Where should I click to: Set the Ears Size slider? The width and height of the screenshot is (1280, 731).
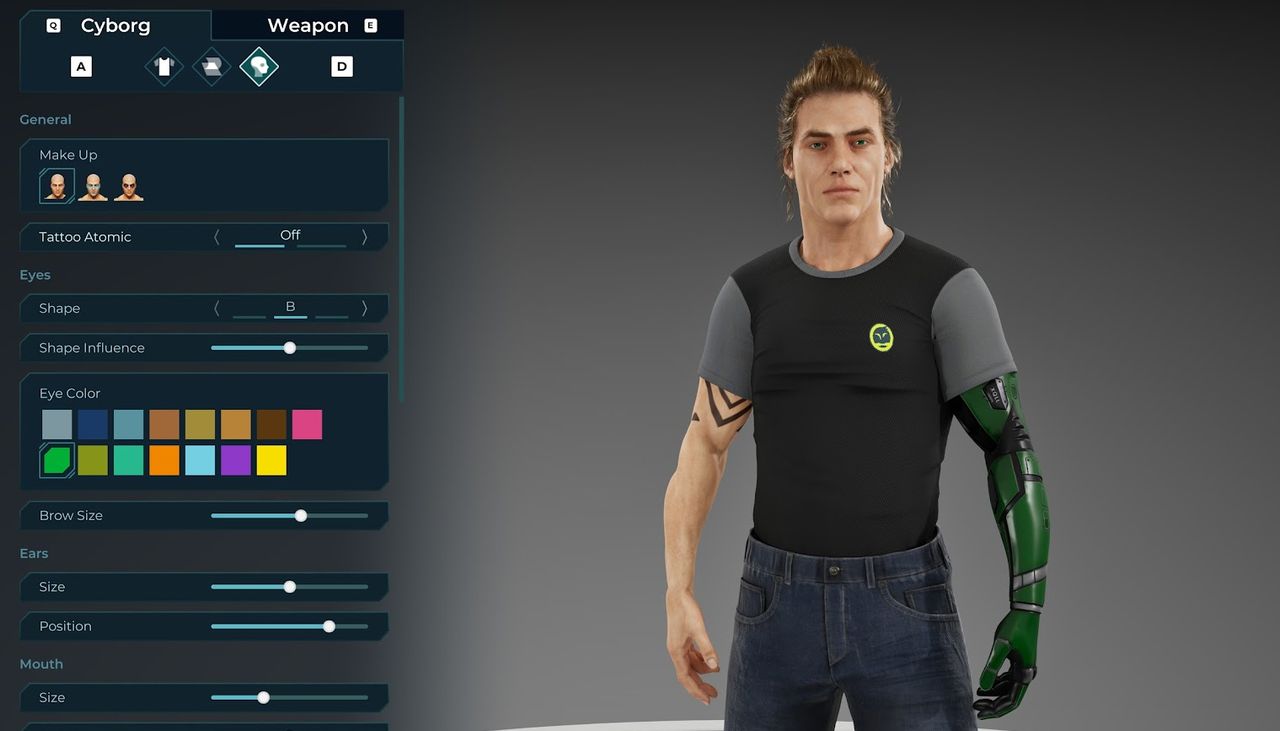[290, 587]
